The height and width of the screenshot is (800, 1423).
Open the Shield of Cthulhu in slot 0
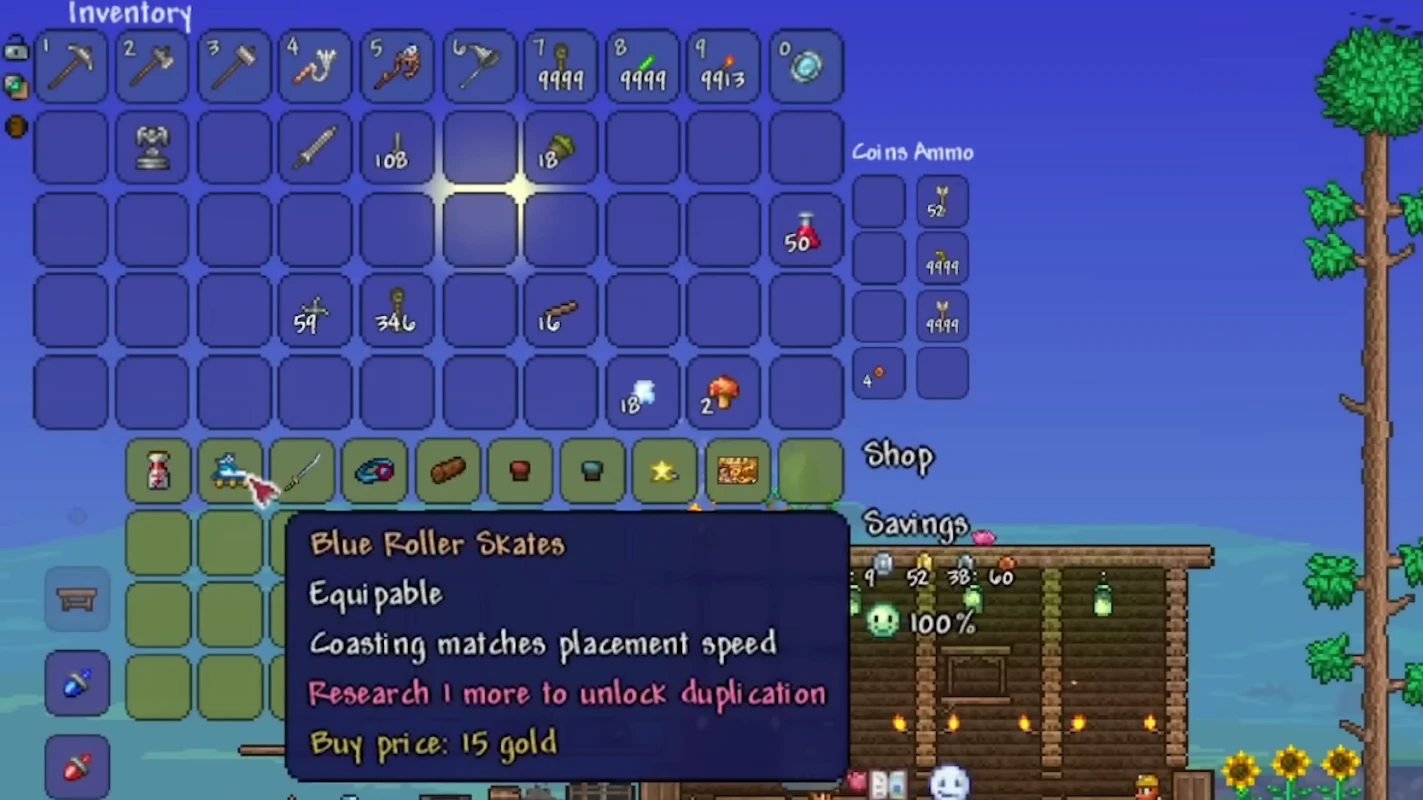[806, 65]
